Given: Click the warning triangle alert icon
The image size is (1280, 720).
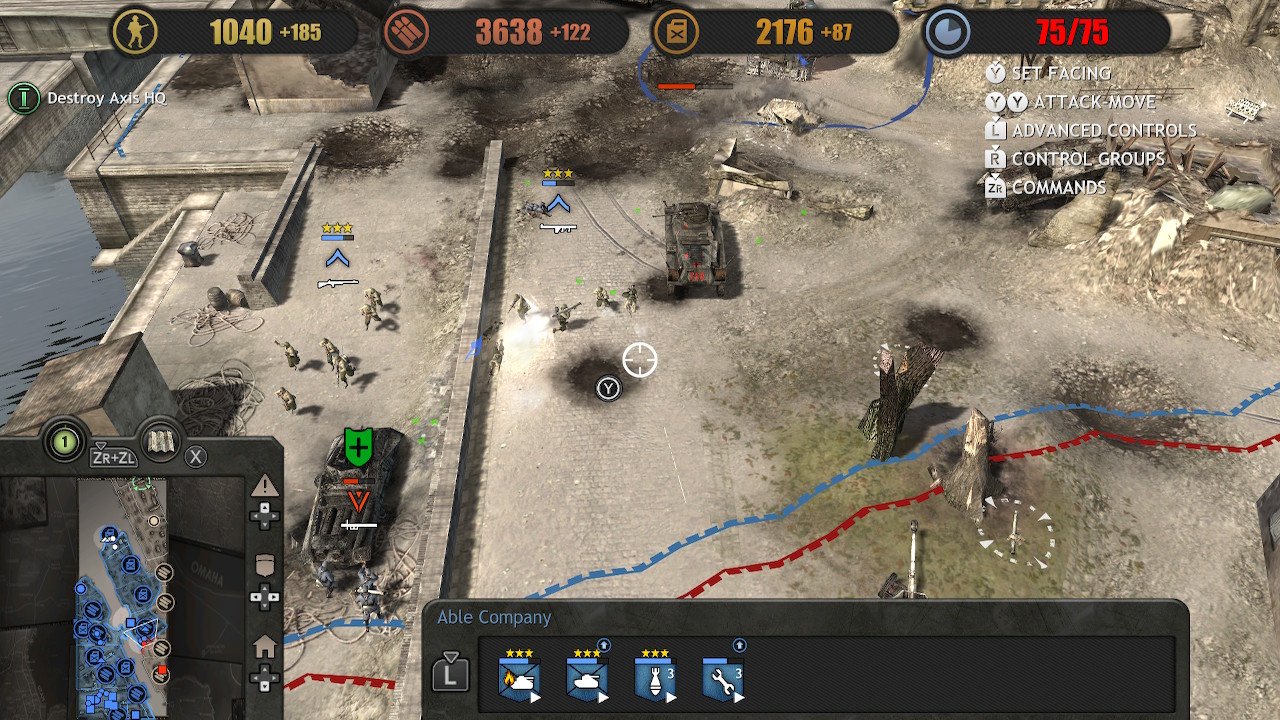Looking at the screenshot, I should click(x=264, y=487).
